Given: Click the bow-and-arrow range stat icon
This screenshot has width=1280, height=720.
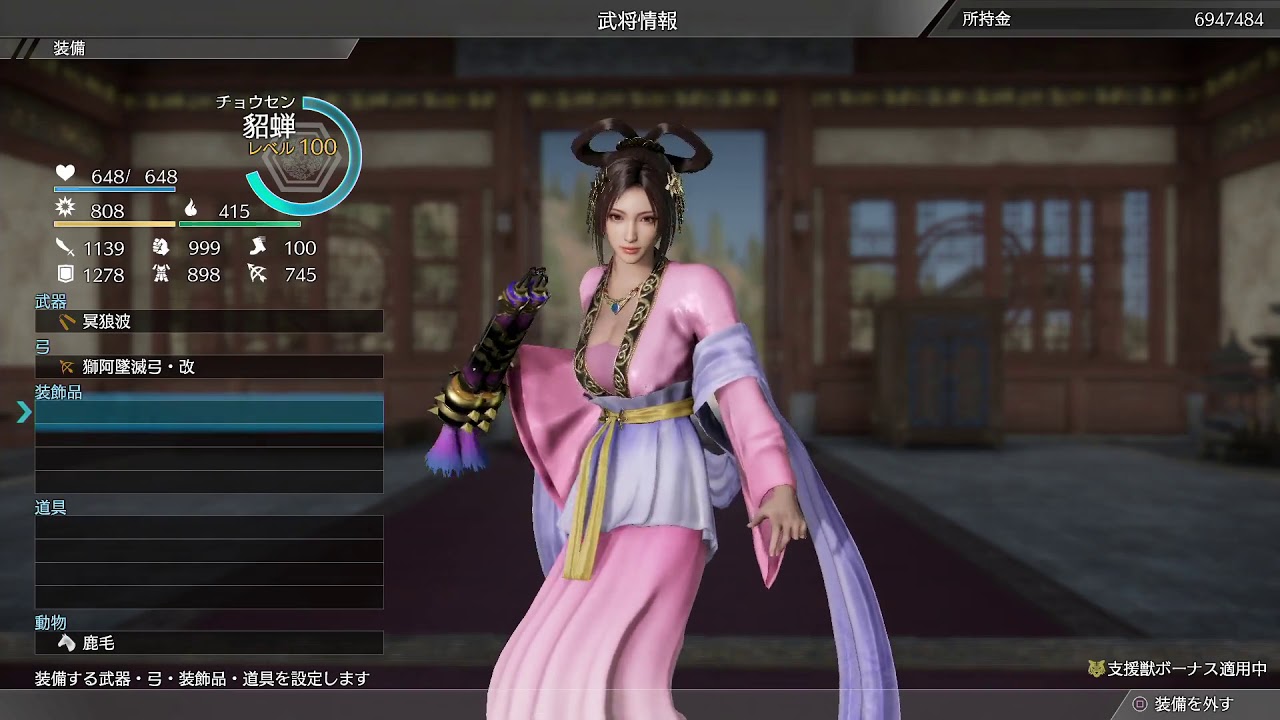Looking at the screenshot, I should pyautogui.click(x=258, y=272).
